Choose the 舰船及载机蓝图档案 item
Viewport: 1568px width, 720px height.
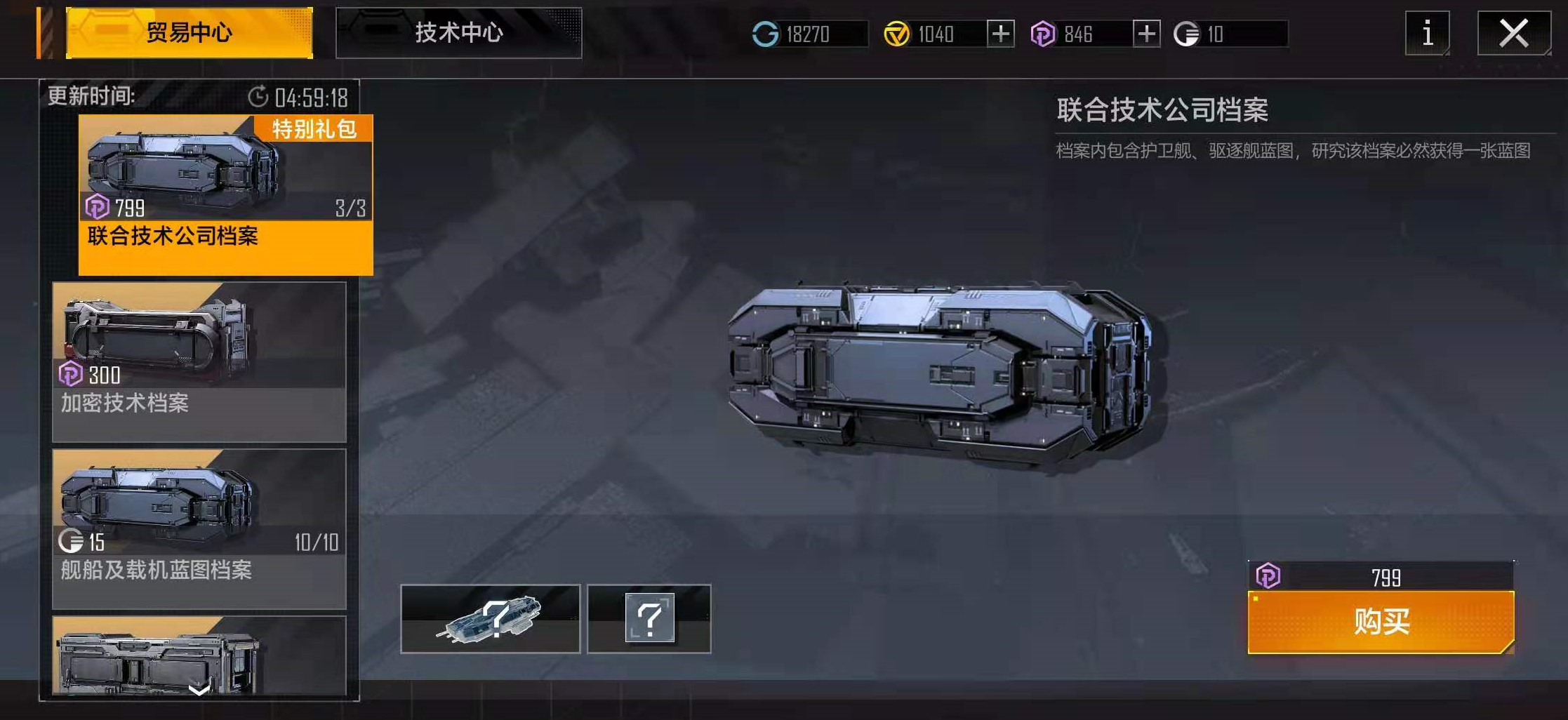point(199,528)
